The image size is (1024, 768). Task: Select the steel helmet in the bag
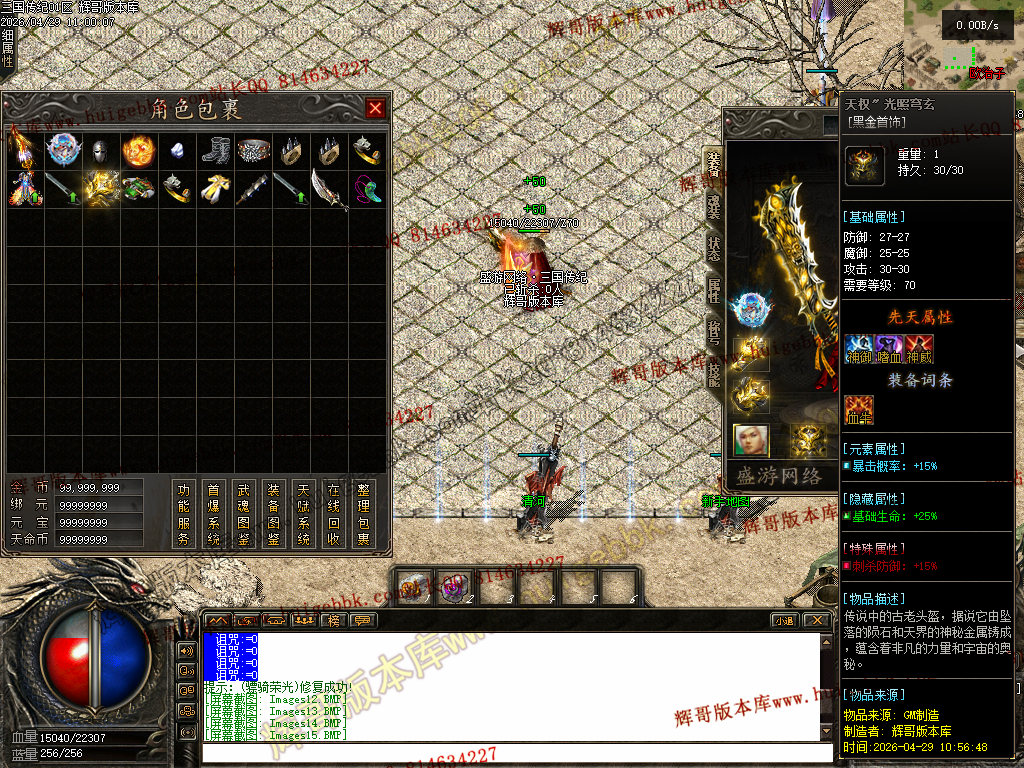99,151
